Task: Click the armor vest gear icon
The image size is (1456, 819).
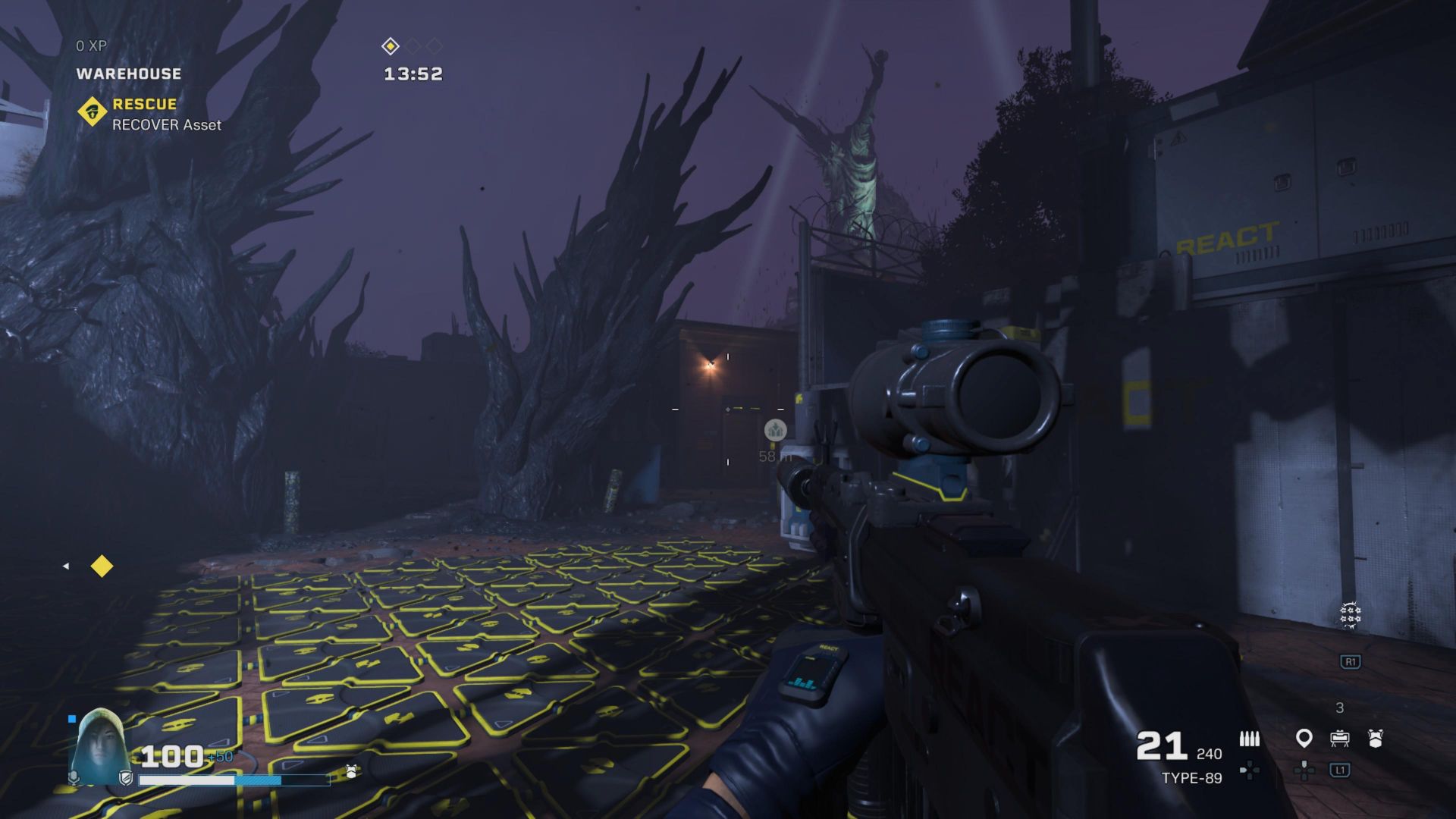Action: point(1376,737)
